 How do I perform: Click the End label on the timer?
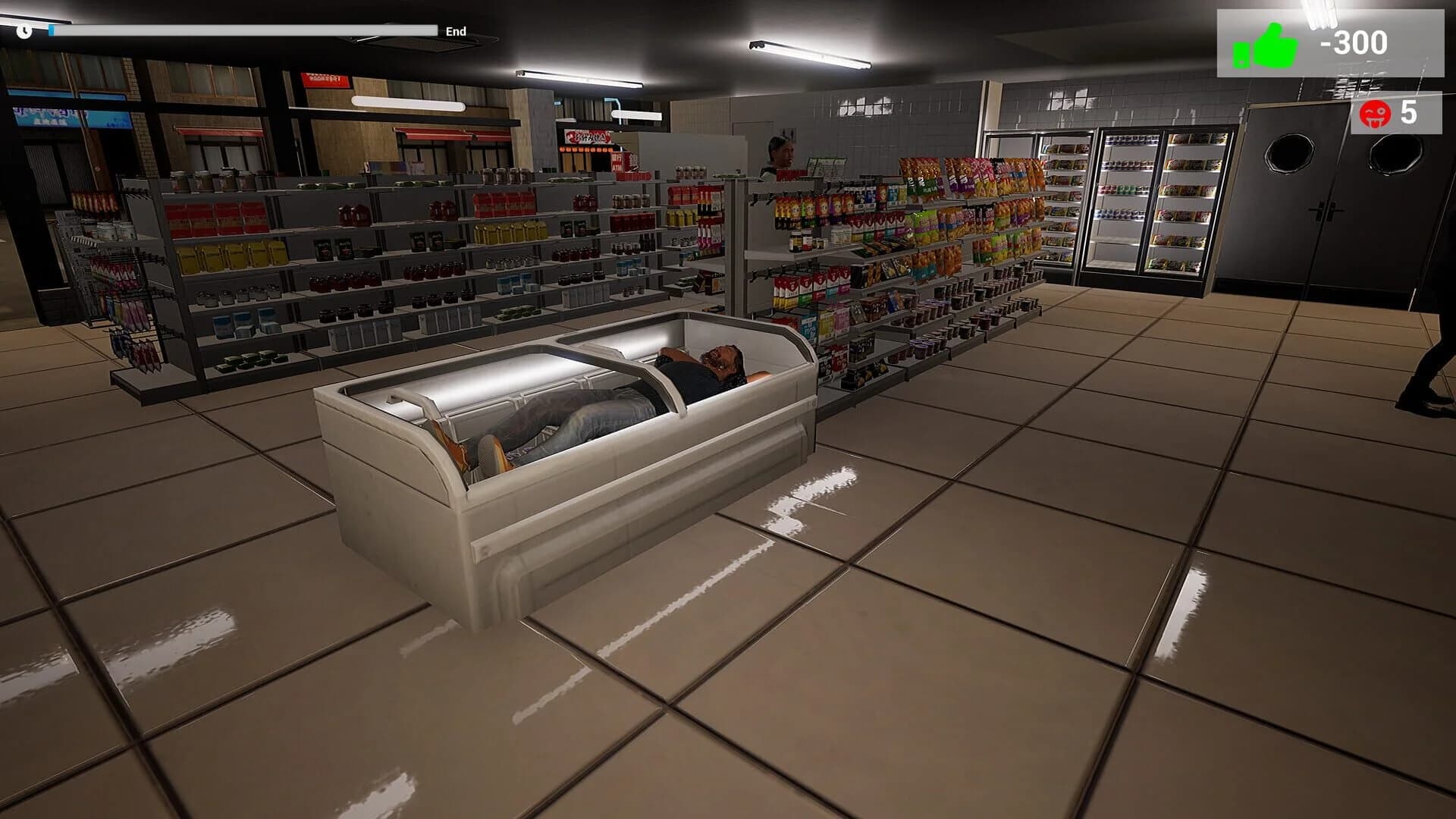[x=455, y=32]
